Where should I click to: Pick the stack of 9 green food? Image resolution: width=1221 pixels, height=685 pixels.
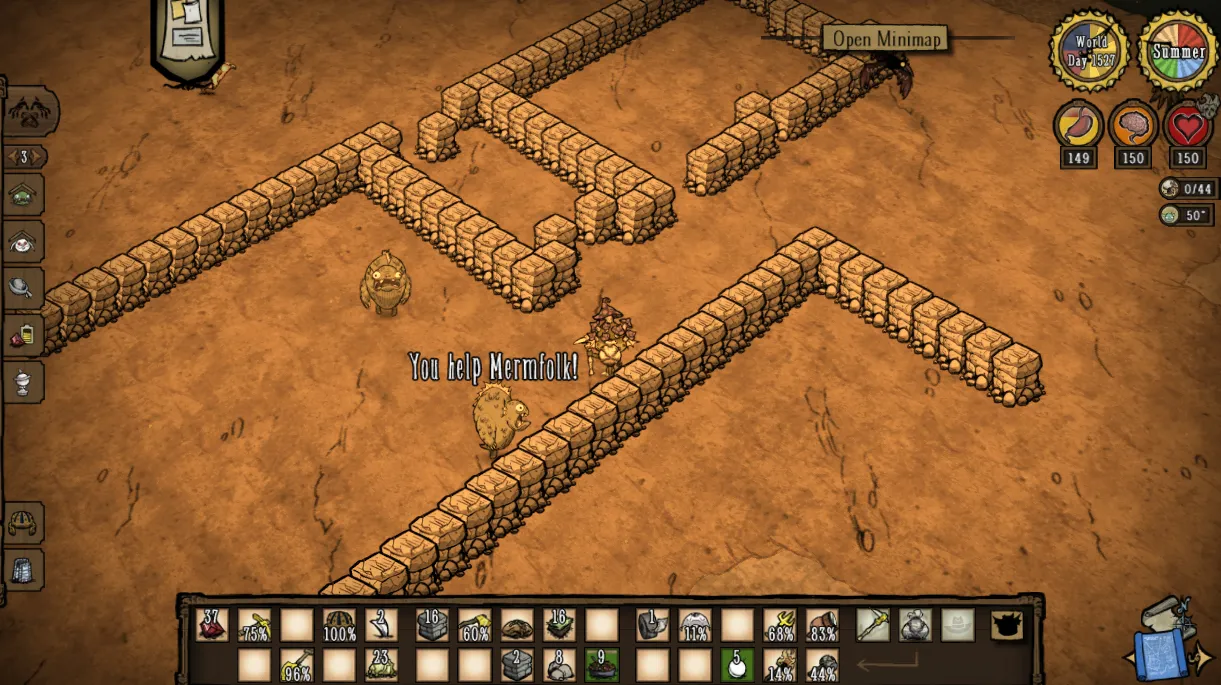pos(601,664)
